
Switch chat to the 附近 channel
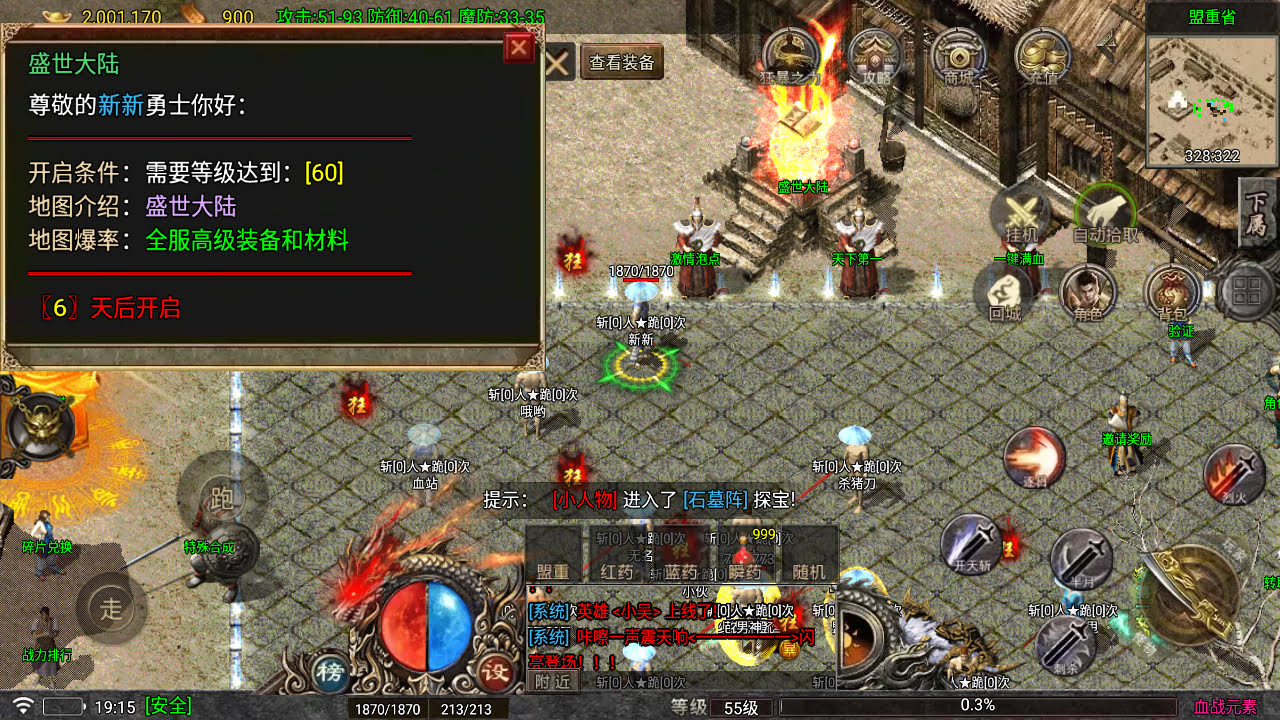552,681
